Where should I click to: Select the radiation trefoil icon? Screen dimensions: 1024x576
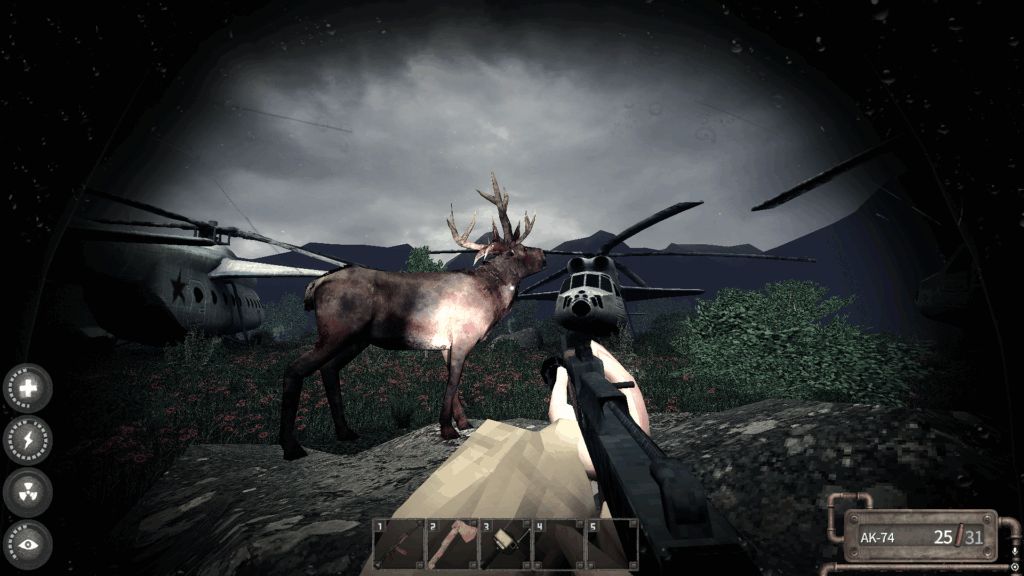click(27, 492)
